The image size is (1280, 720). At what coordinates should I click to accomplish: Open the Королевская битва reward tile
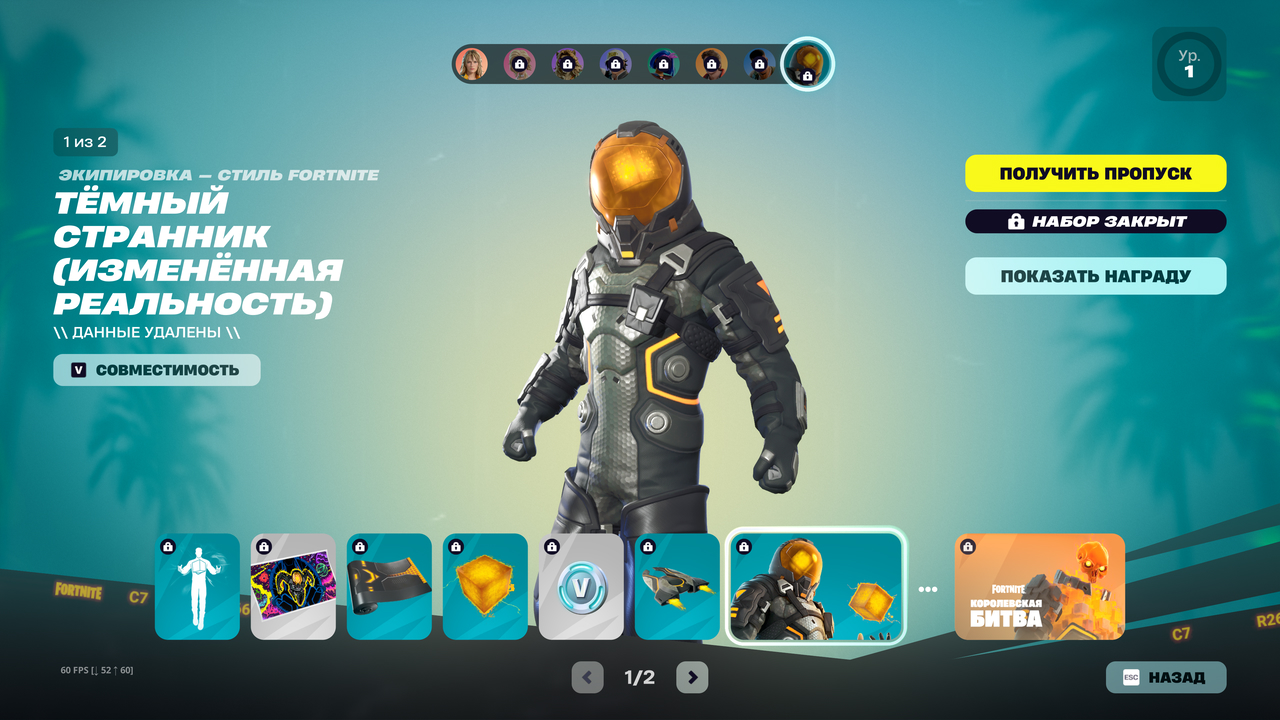point(1039,586)
